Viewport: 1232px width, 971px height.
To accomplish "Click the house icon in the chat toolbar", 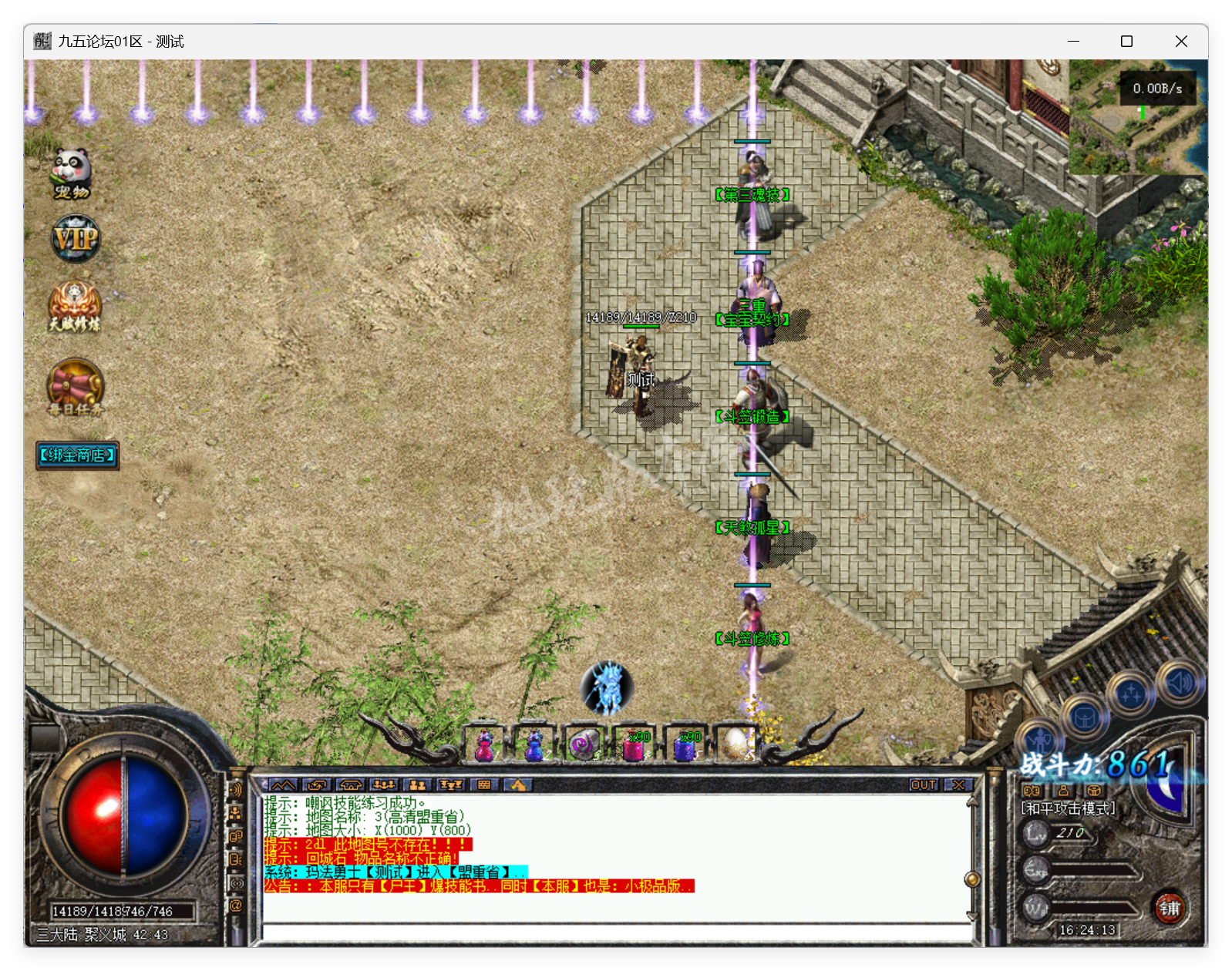I will click(x=351, y=785).
